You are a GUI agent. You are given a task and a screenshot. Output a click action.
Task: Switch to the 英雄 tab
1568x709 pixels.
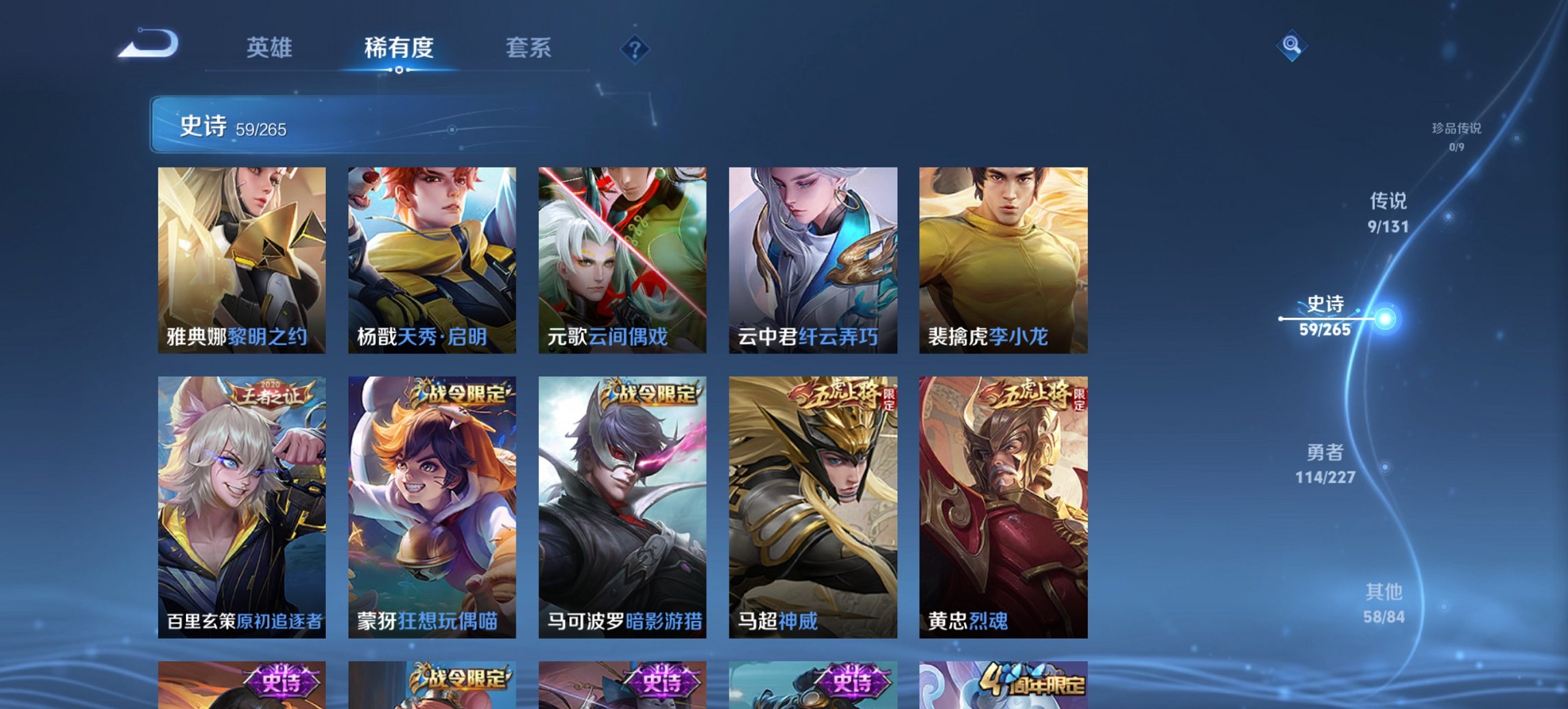(x=271, y=49)
